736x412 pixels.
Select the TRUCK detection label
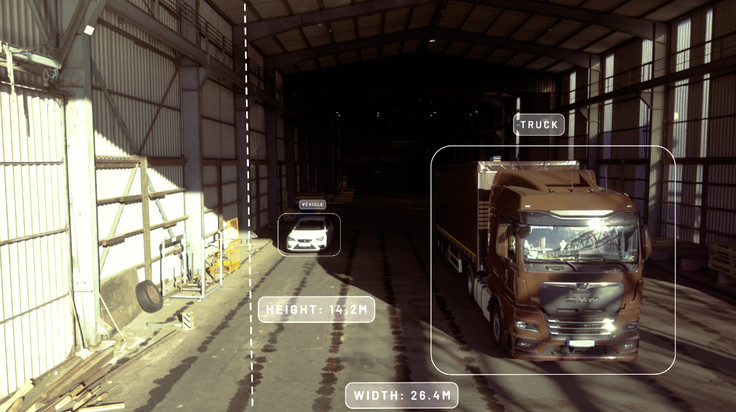click(539, 125)
